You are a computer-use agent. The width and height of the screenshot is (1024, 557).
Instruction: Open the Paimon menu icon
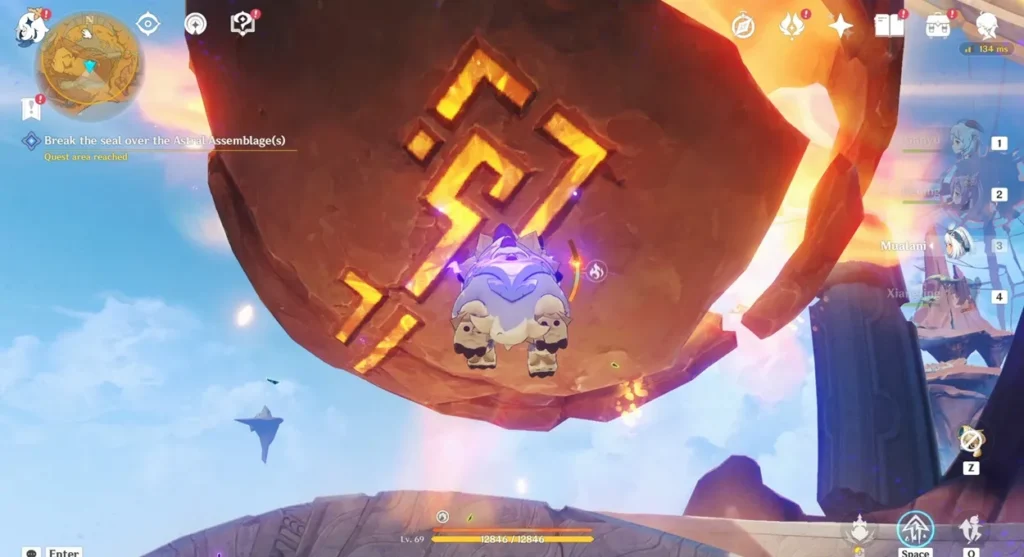point(29,28)
